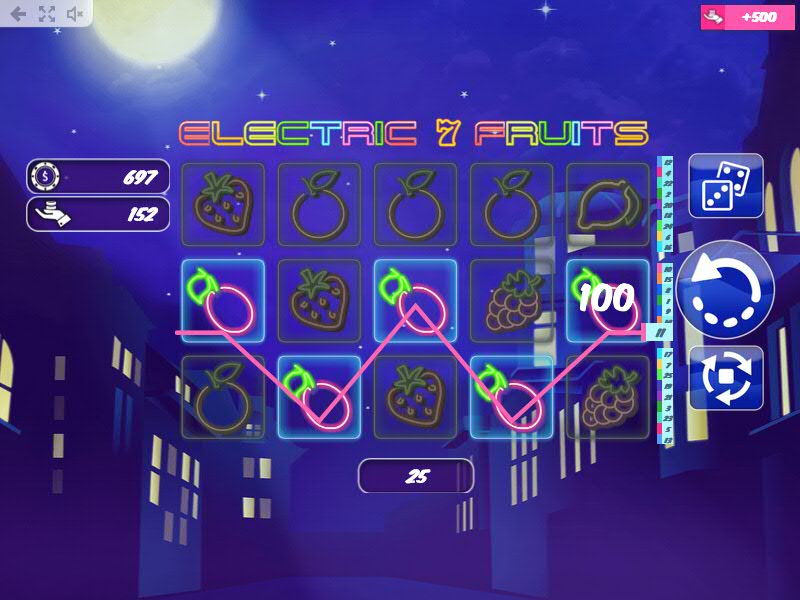The width and height of the screenshot is (800, 600).
Task: Open the dice gamble feature
Action: point(726,186)
